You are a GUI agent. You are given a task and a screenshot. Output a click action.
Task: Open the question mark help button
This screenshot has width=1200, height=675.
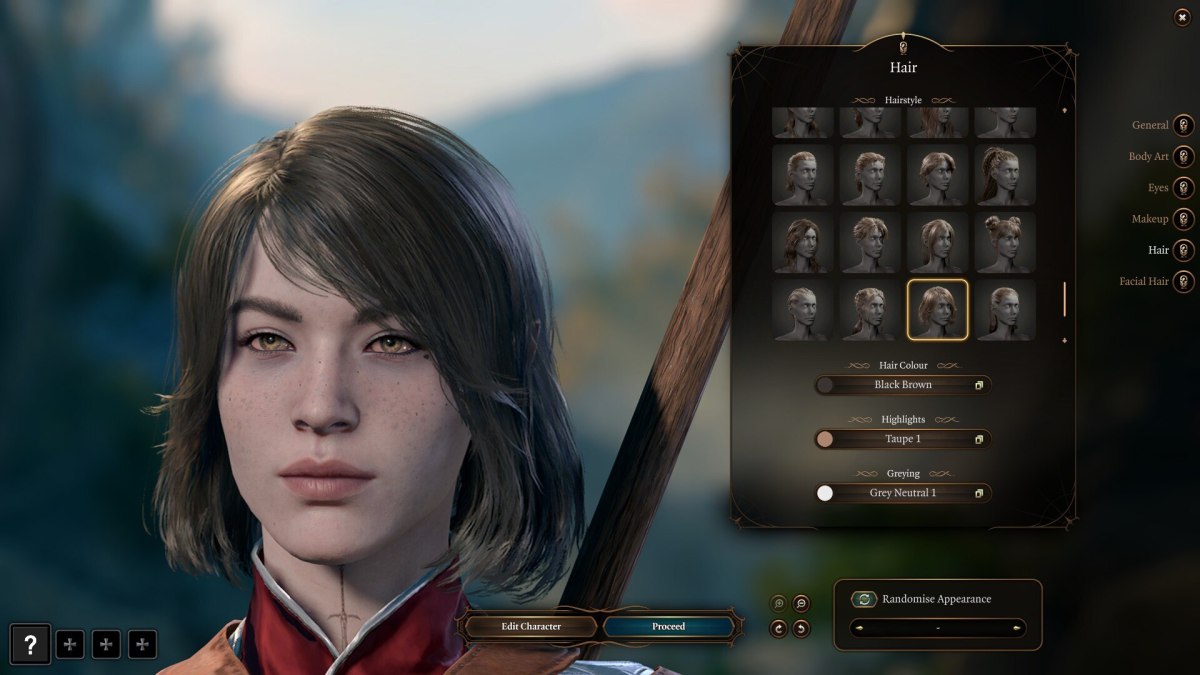[31, 645]
